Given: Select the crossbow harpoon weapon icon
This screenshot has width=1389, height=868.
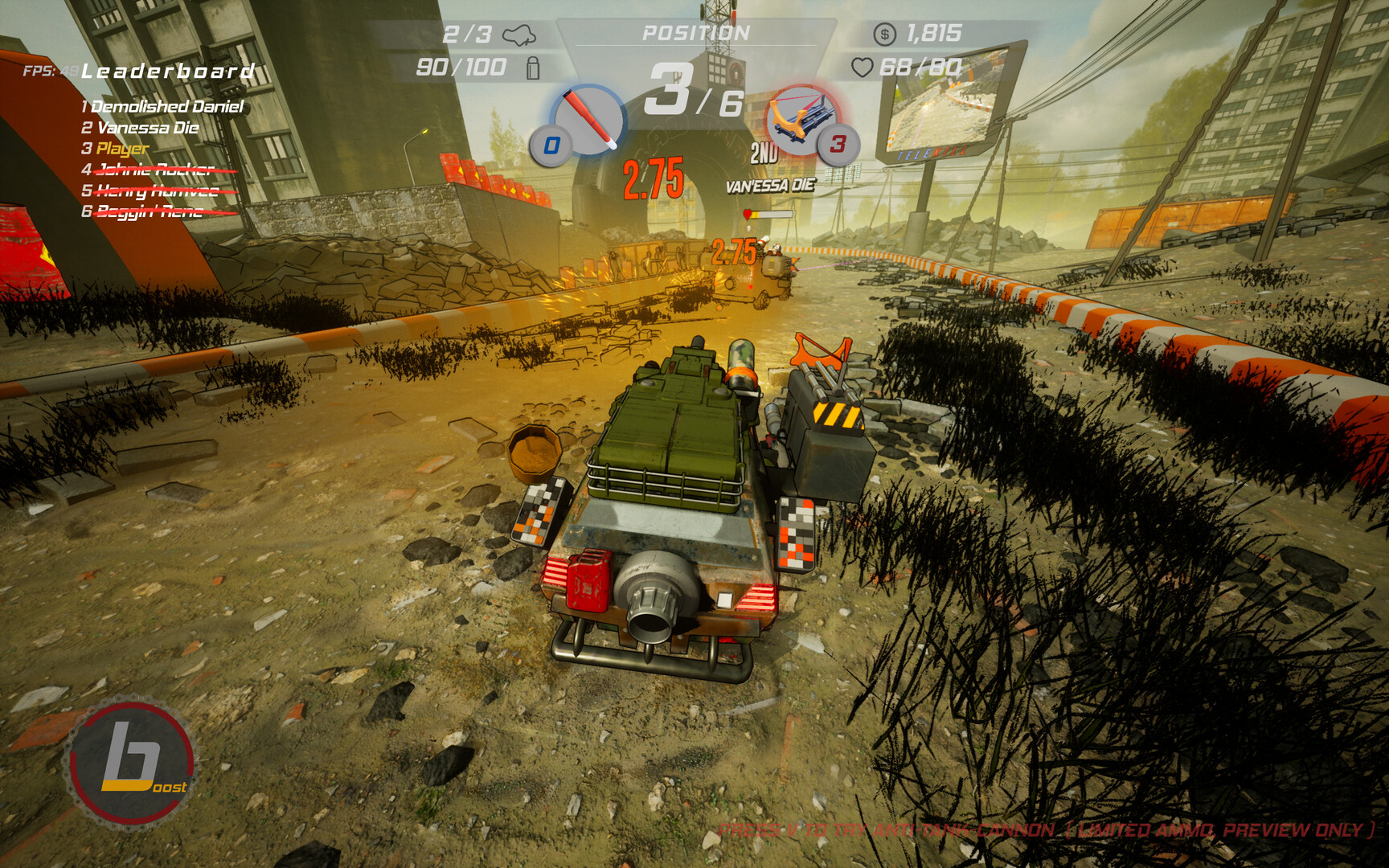Looking at the screenshot, I should click(800, 119).
